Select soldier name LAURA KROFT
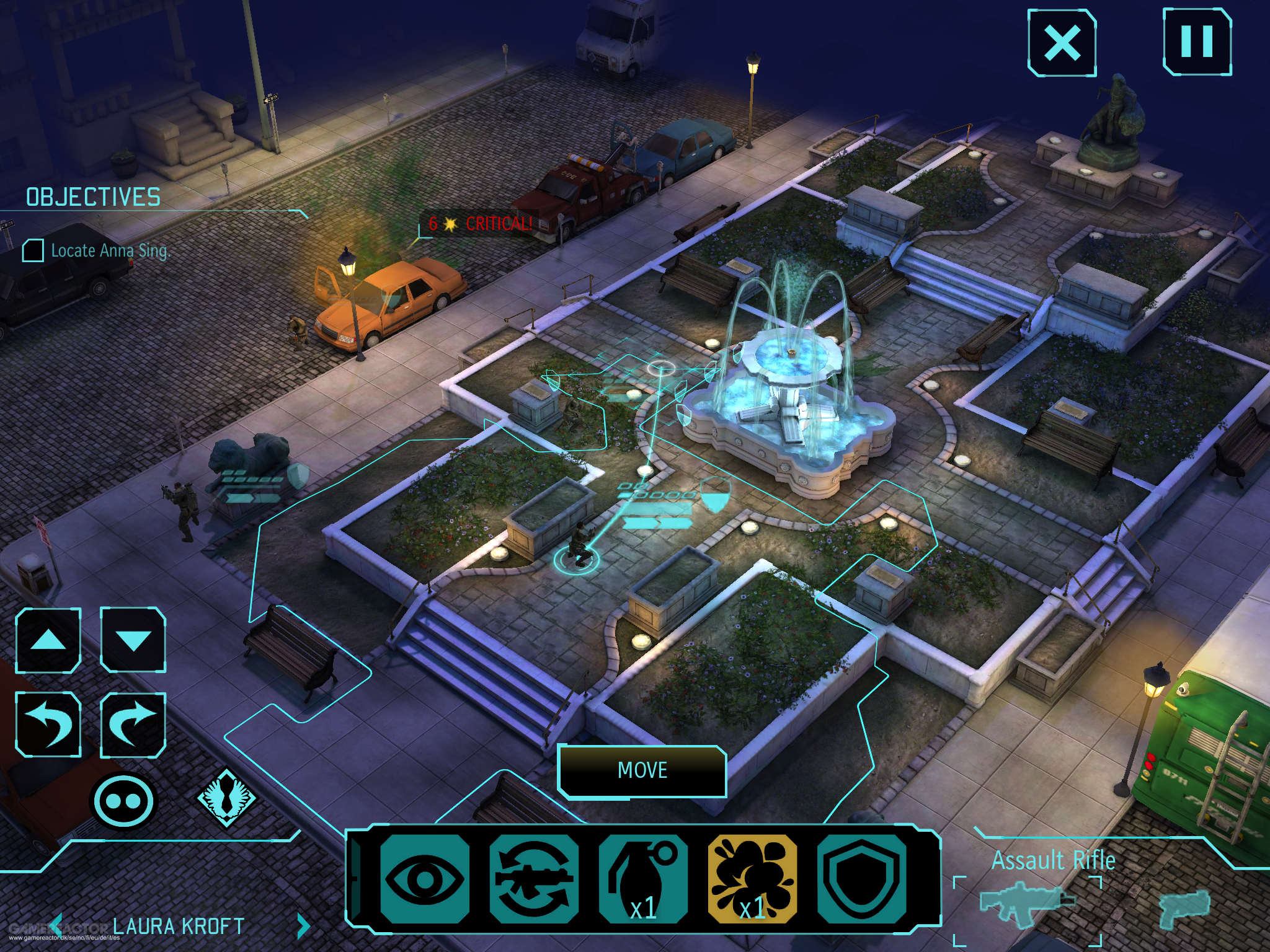 coord(179,926)
